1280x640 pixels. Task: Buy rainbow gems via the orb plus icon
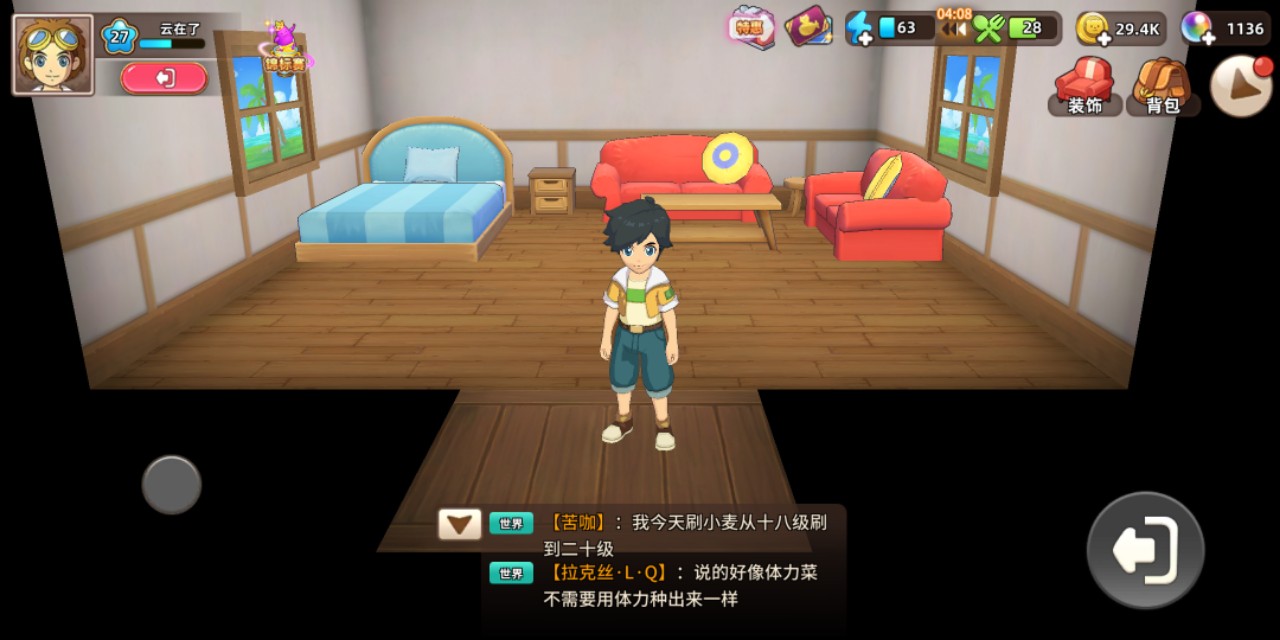tap(1196, 29)
